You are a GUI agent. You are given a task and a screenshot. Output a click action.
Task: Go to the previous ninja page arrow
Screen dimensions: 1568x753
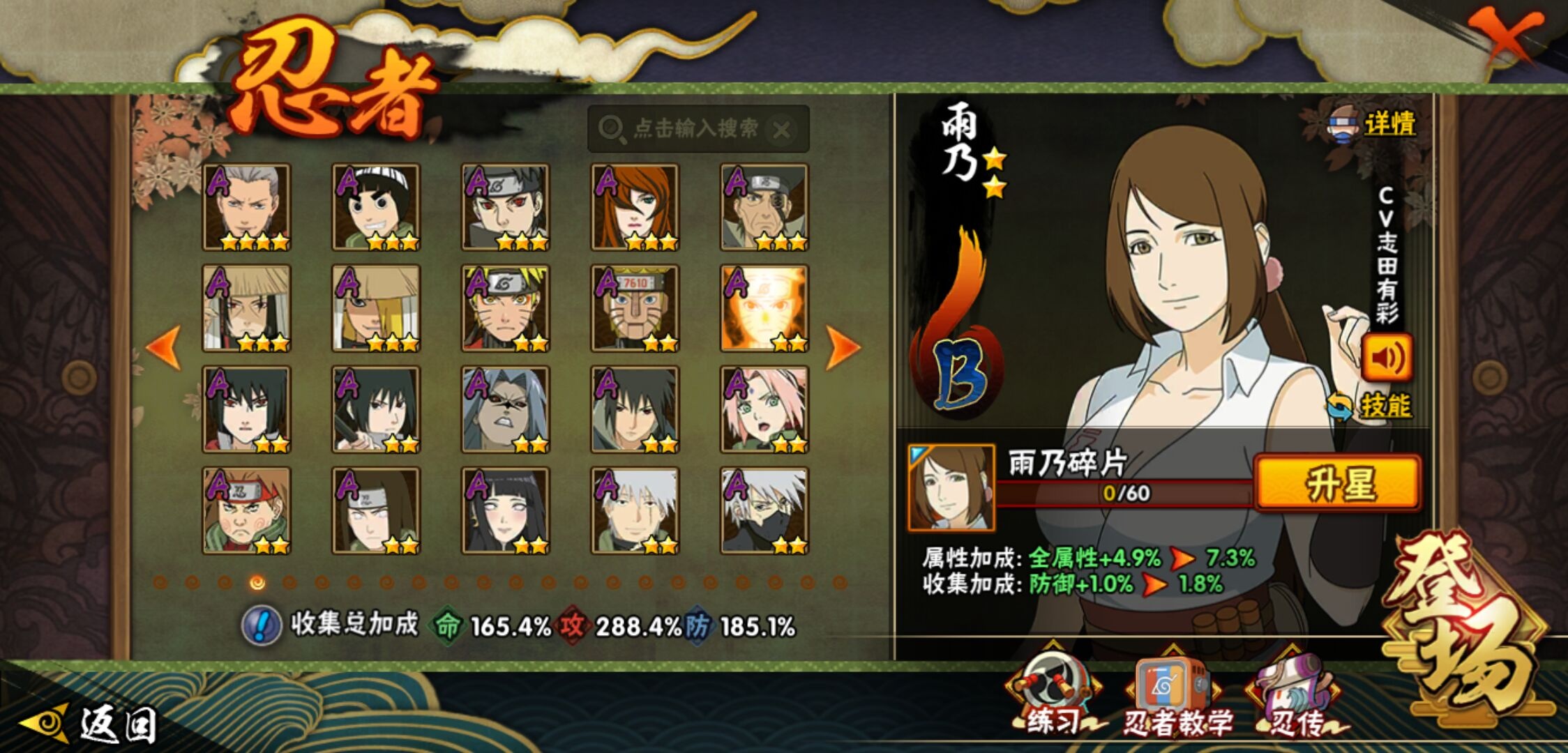[164, 347]
